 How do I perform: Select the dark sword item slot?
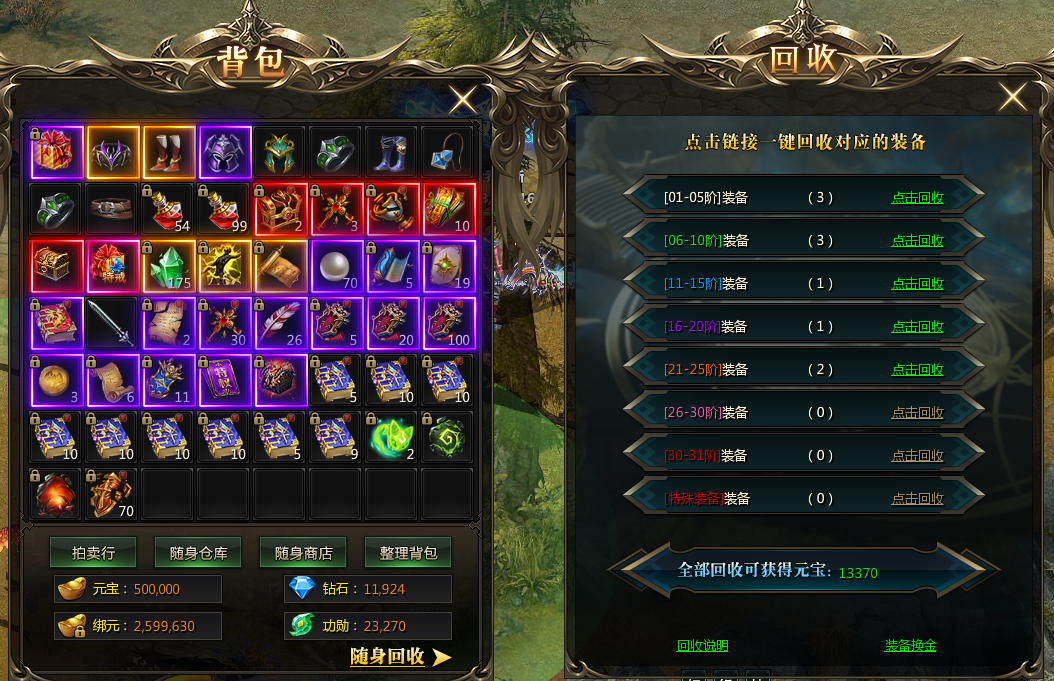tap(113, 323)
